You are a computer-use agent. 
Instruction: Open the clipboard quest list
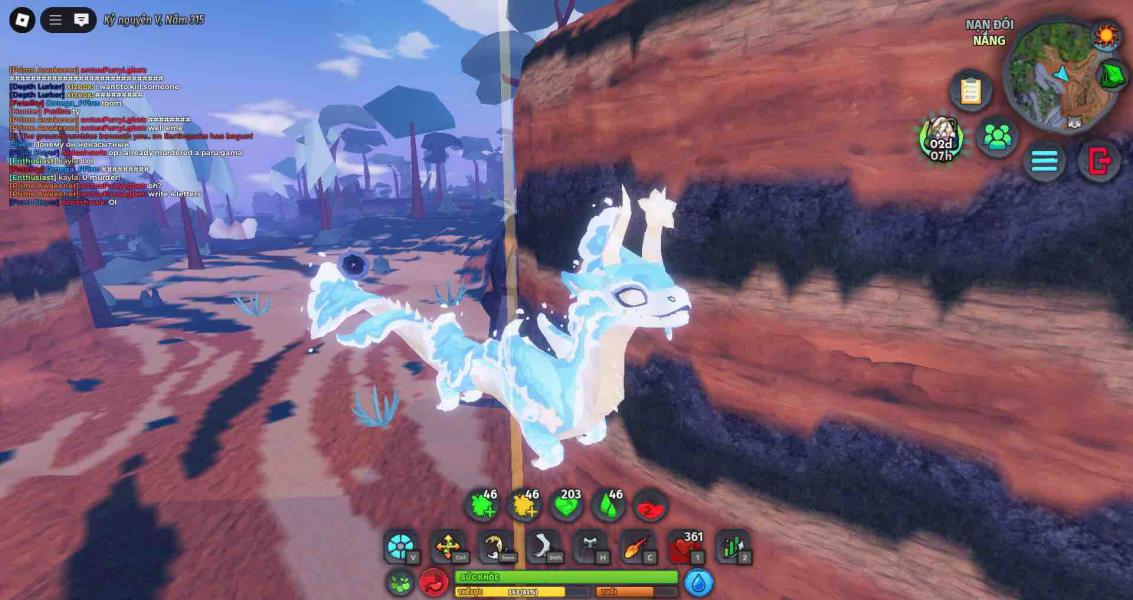(970, 90)
